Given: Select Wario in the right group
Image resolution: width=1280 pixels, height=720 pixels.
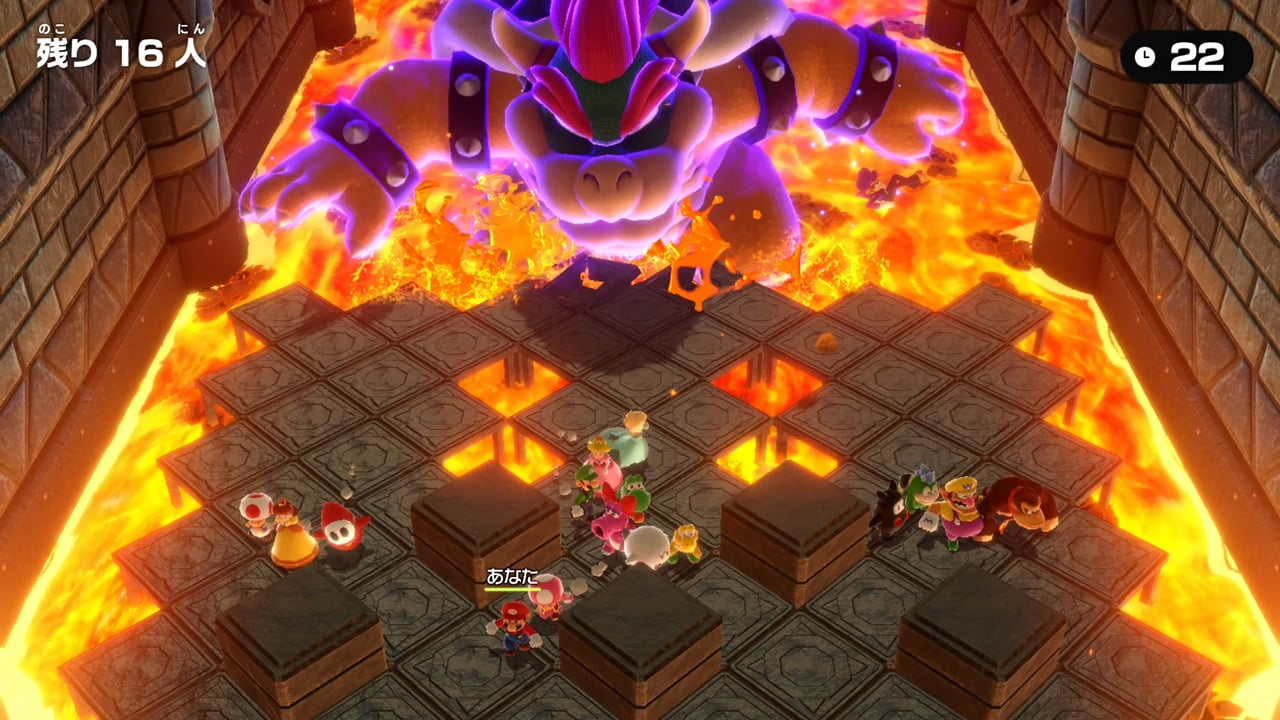Looking at the screenshot, I should 960,510.
